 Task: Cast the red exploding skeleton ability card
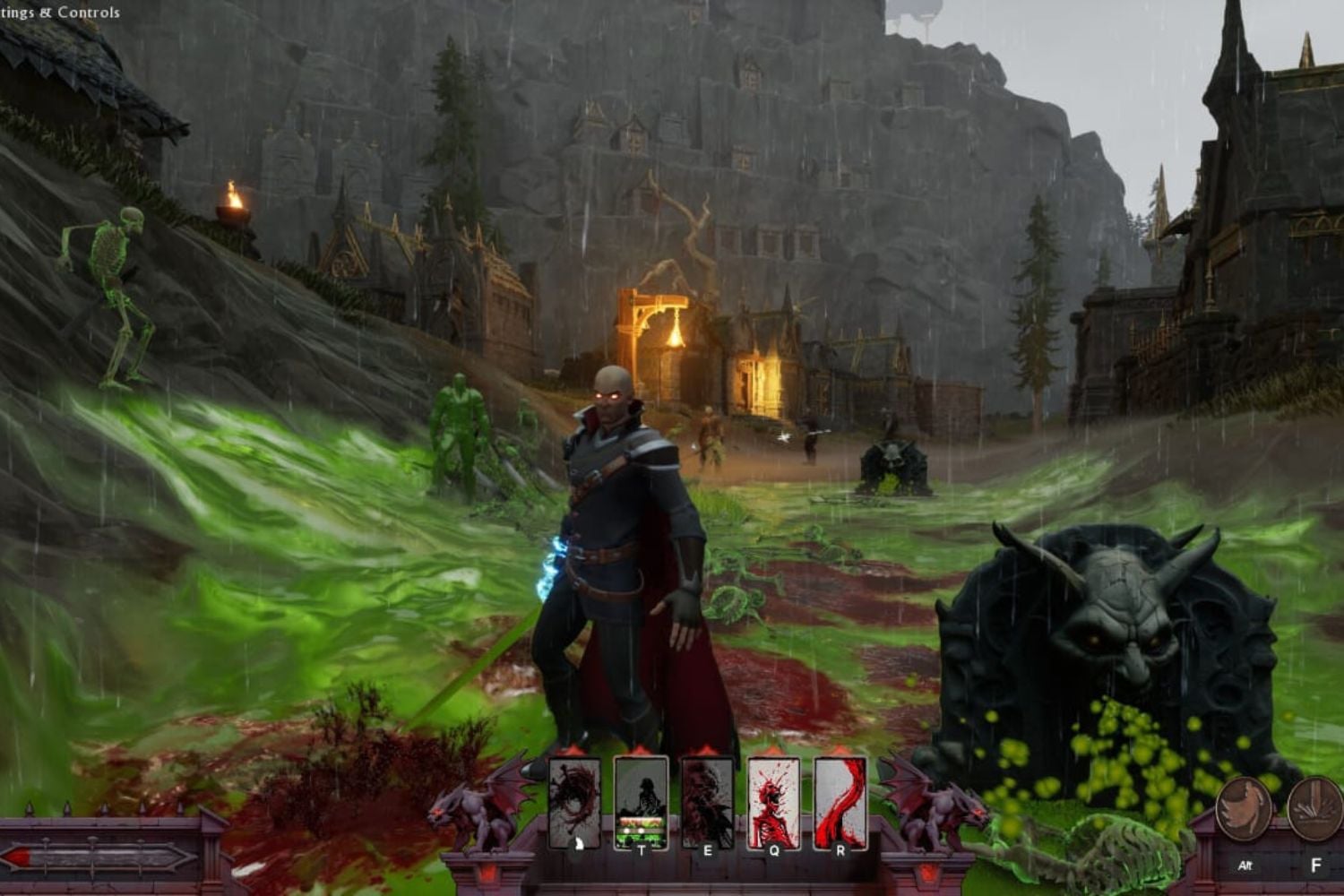(x=773, y=803)
